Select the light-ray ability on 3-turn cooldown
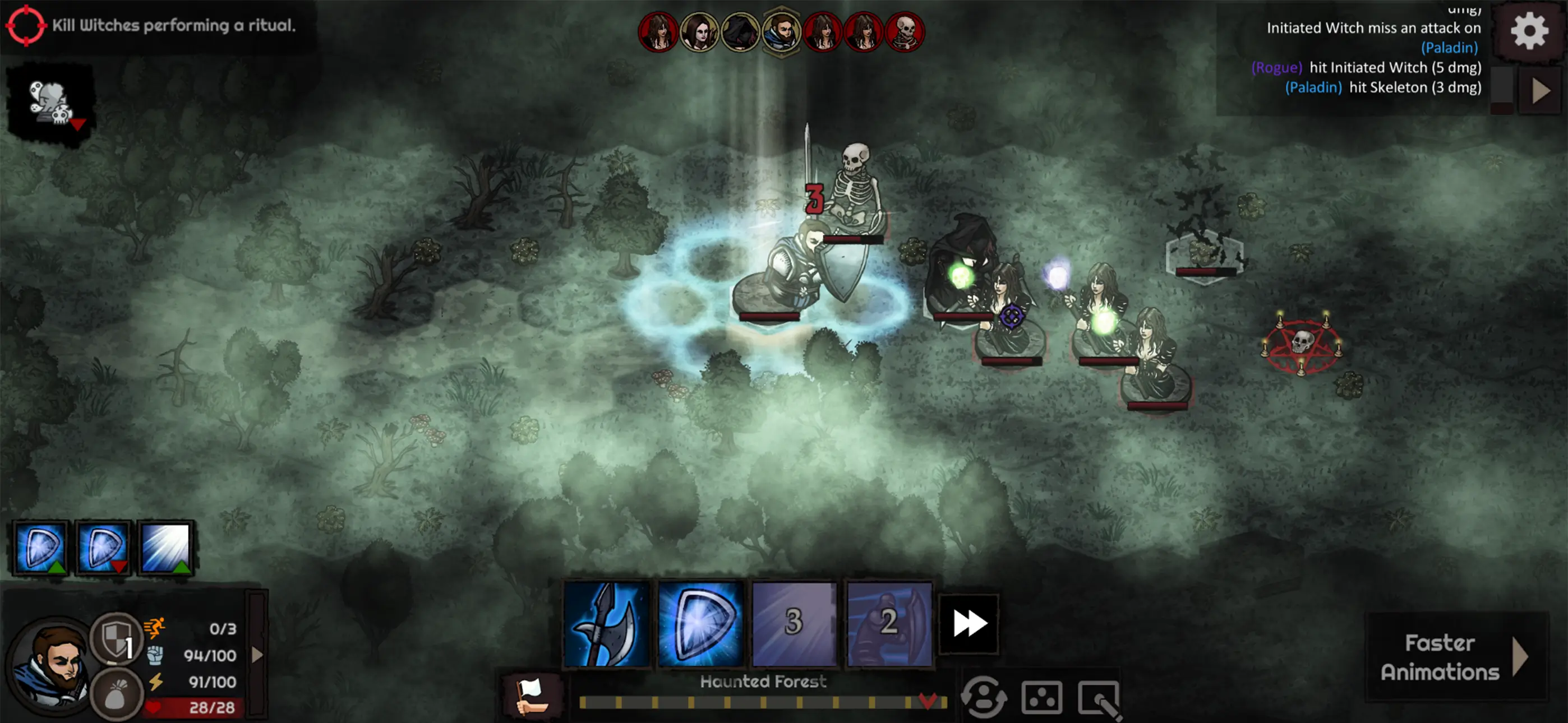This screenshot has width=1568, height=723. (794, 623)
